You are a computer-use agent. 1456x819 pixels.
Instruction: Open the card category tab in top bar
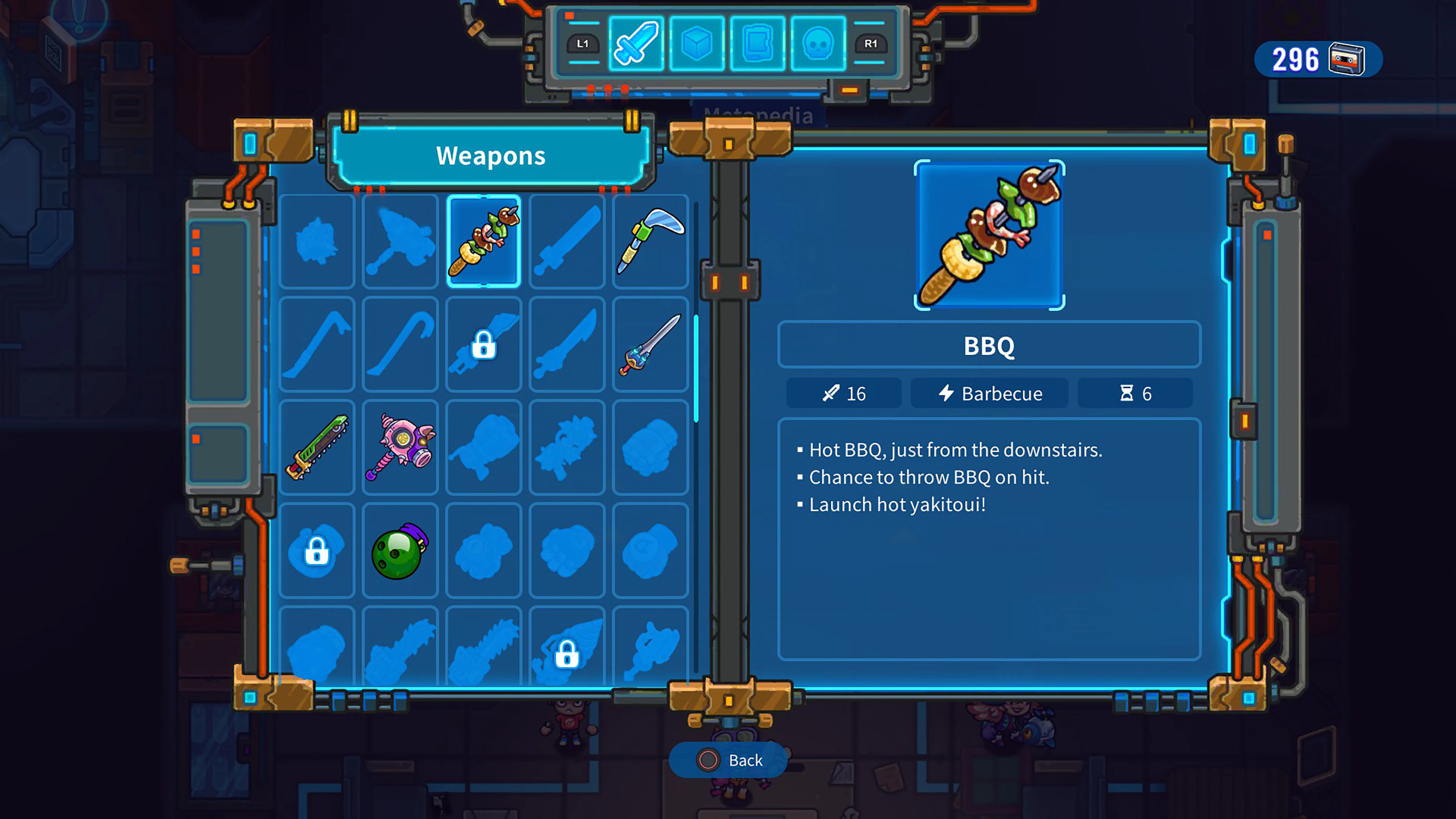(758, 44)
